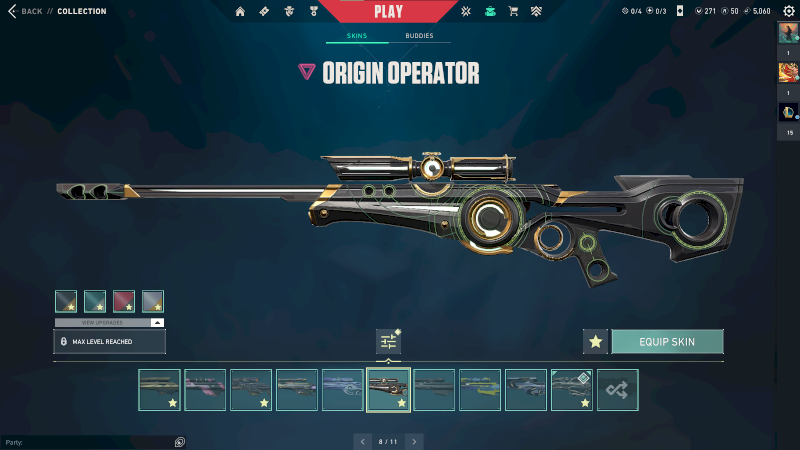Go to the previous skin page arrow
This screenshot has height=450, width=800.
tap(362, 440)
